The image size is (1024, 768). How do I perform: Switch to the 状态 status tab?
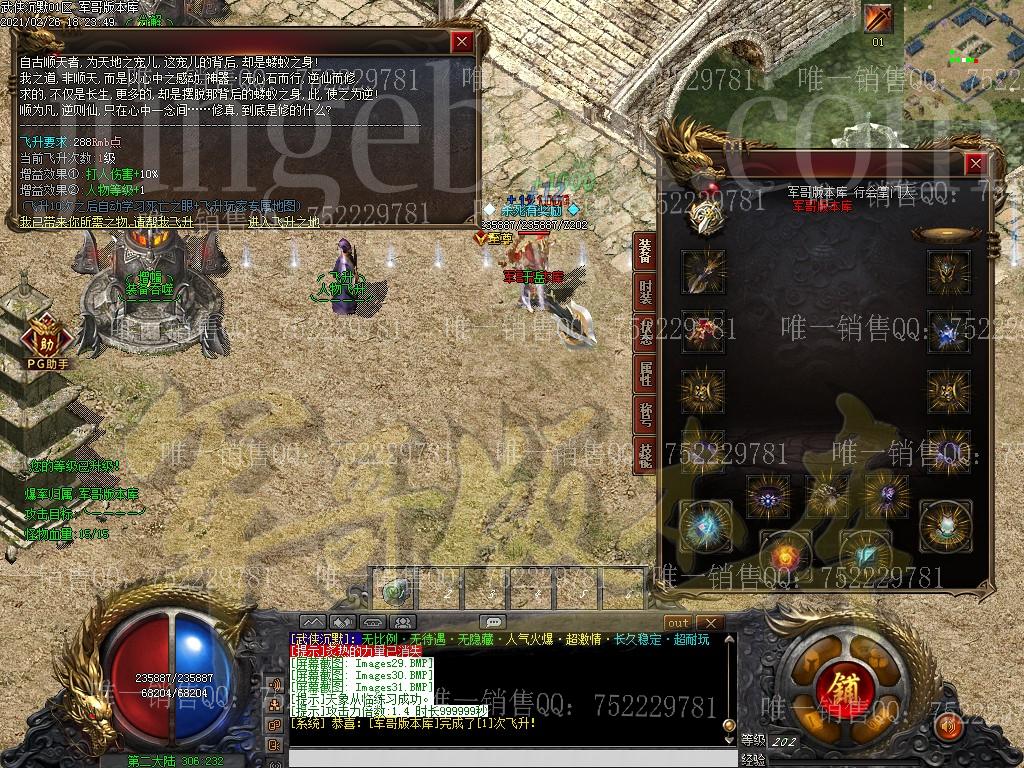[645, 334]
